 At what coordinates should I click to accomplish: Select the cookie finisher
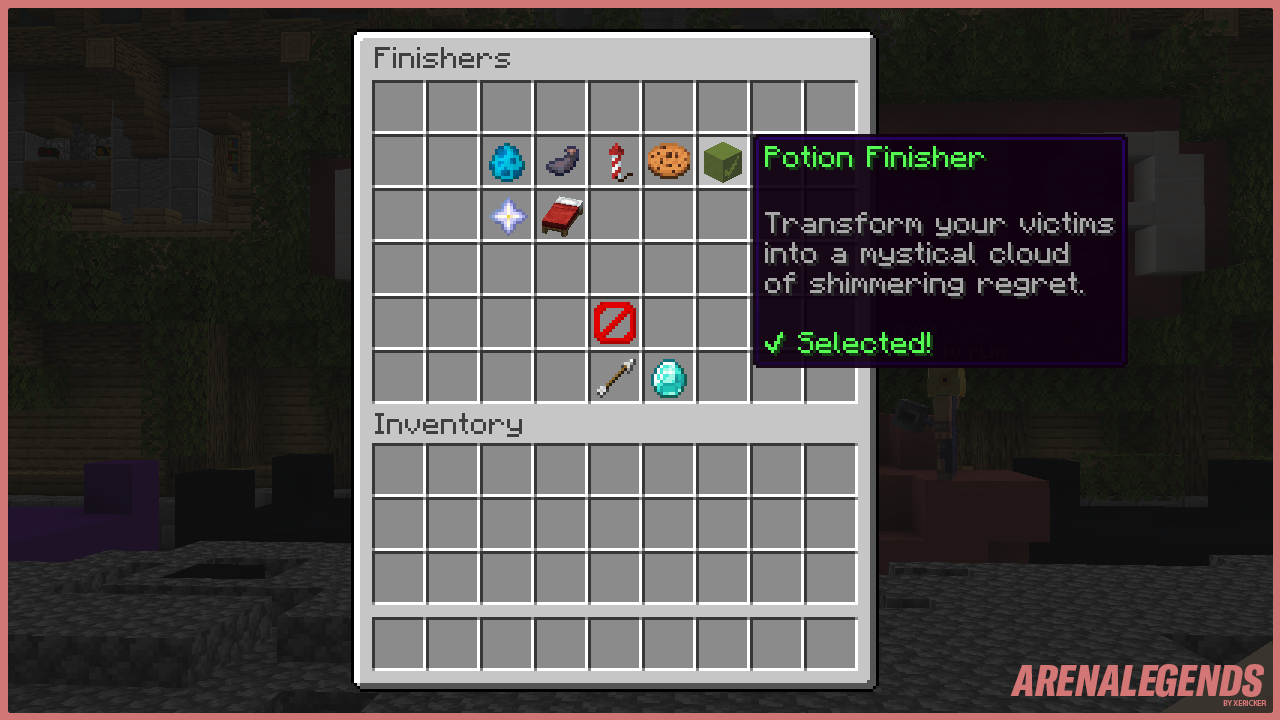click(668, 160)
